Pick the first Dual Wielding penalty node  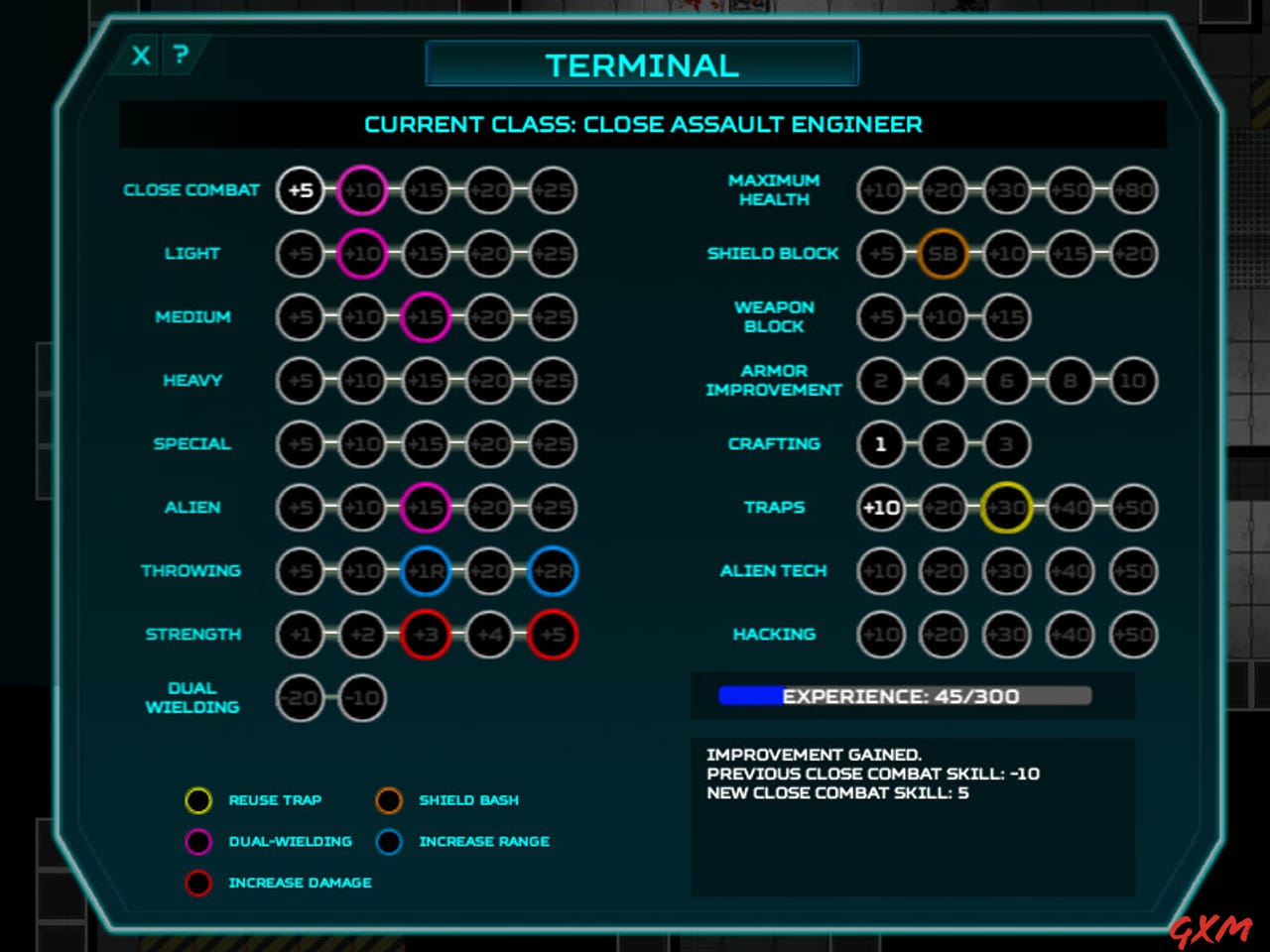(x=299, y=698)
